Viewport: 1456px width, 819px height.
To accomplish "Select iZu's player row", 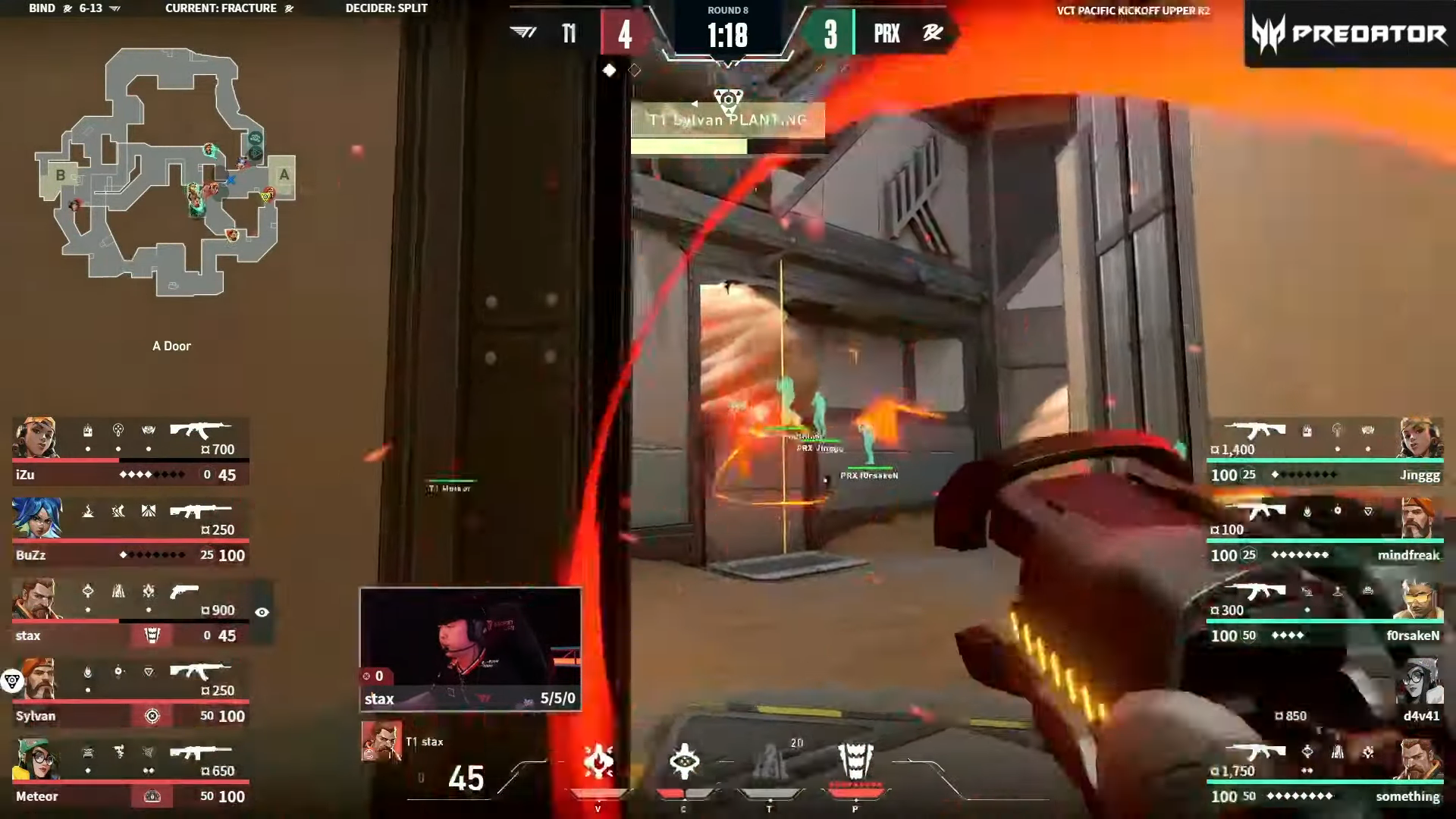I will 130,451.
